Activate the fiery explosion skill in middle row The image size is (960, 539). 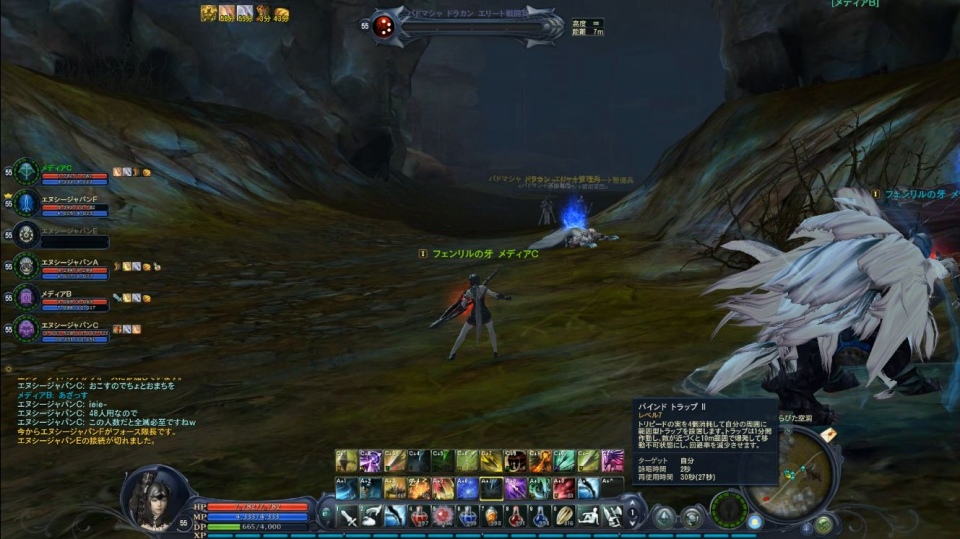point(419,488)
